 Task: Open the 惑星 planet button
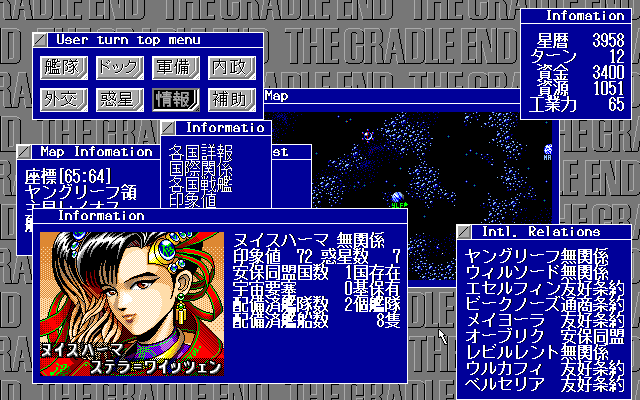[x=118, y=98]
